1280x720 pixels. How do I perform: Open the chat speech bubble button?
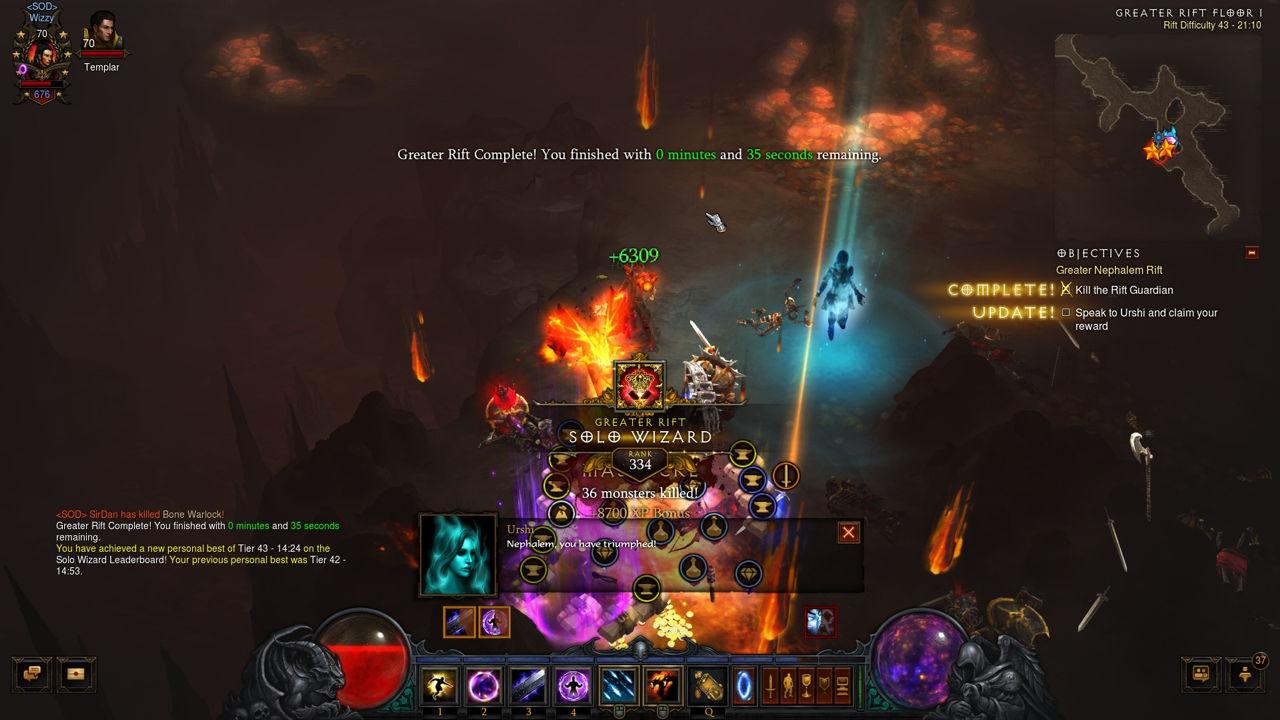point(31,674)
